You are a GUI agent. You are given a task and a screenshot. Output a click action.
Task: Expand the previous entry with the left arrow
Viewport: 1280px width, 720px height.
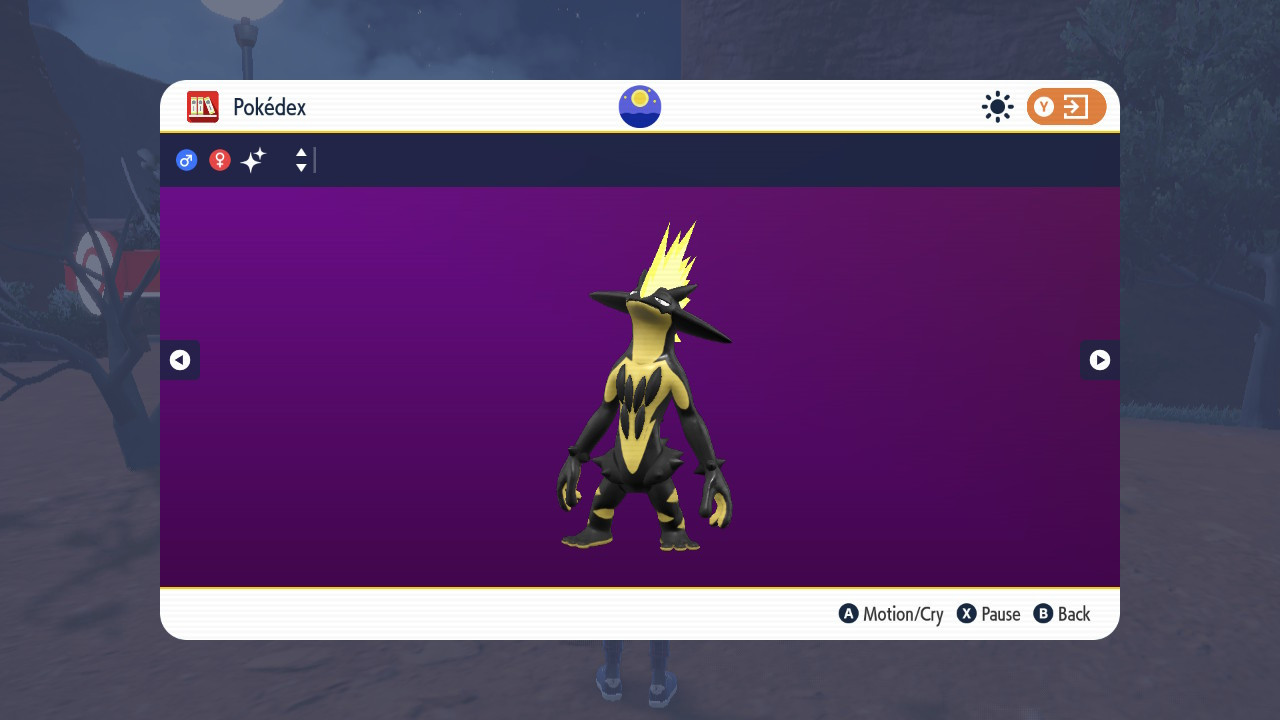coord(180,360)
